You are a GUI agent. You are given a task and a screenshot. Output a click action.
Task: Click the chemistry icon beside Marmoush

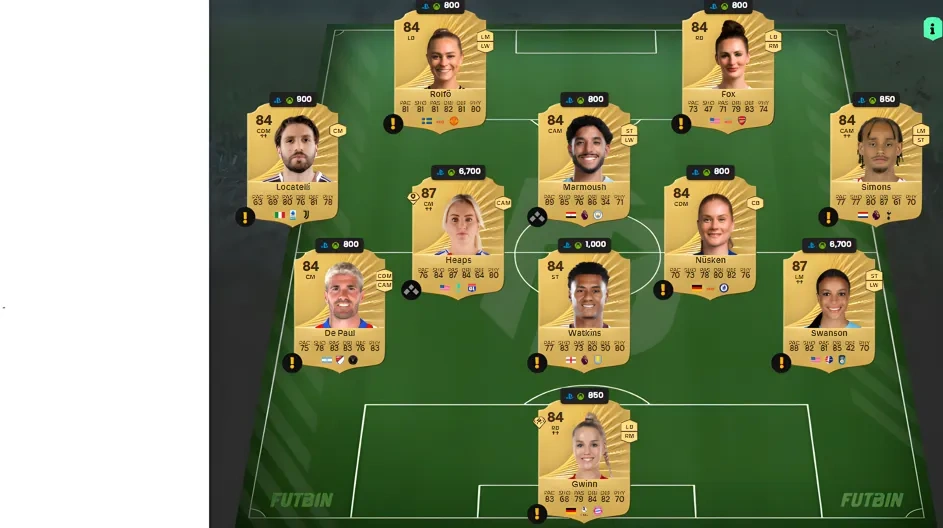point(537,217)
